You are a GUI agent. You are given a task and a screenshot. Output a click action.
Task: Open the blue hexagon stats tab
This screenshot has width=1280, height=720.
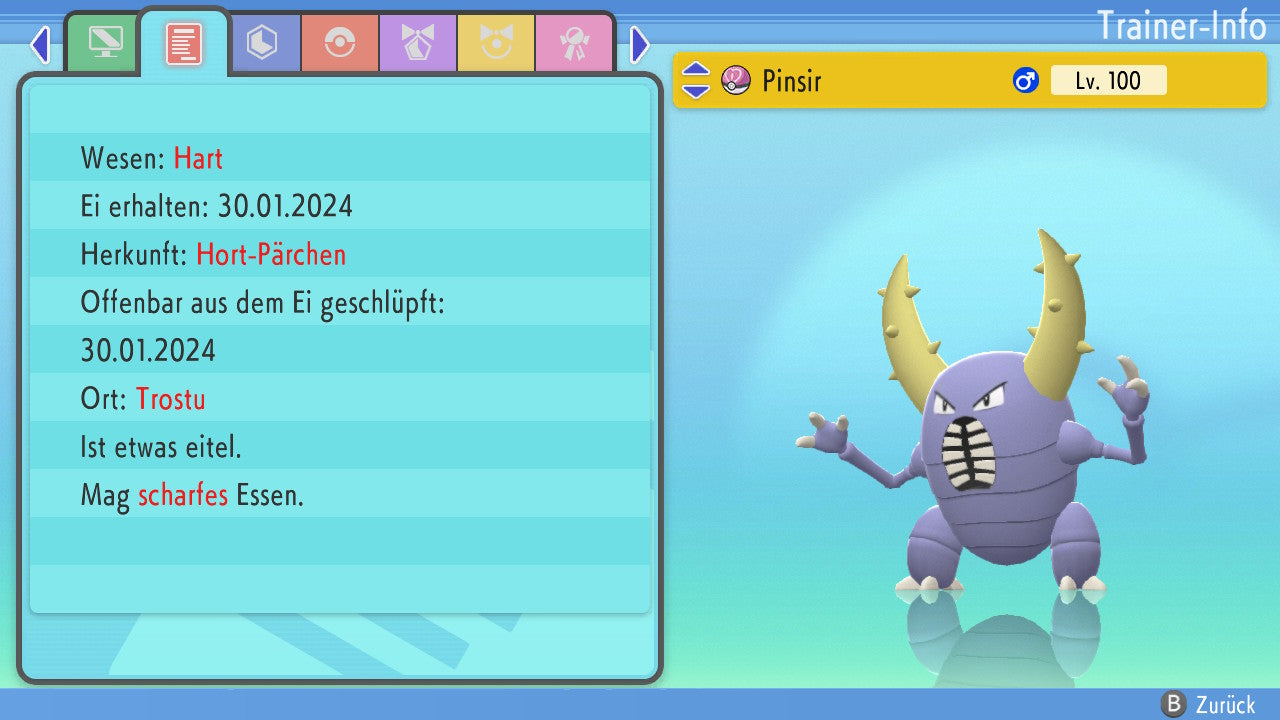262,43
